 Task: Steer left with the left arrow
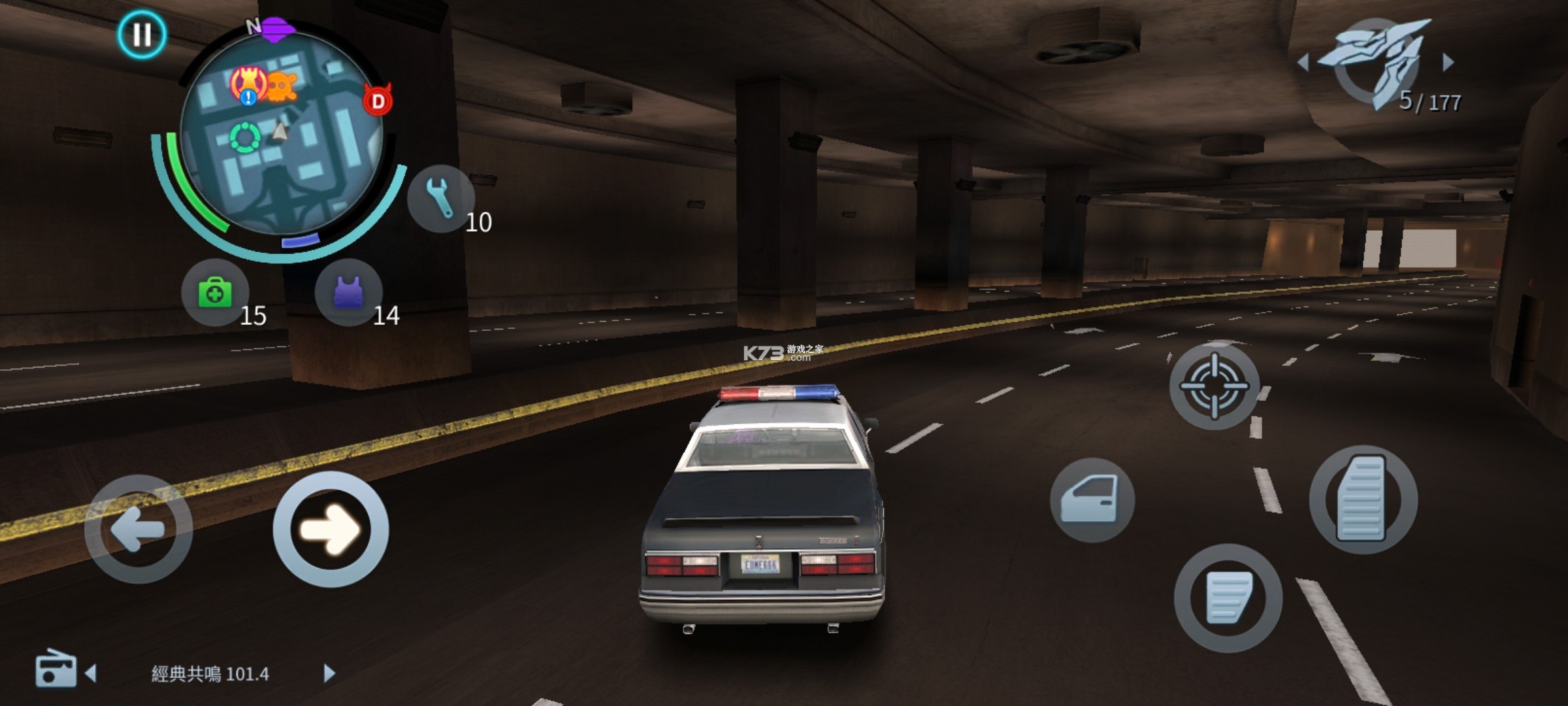pos(139,529)
